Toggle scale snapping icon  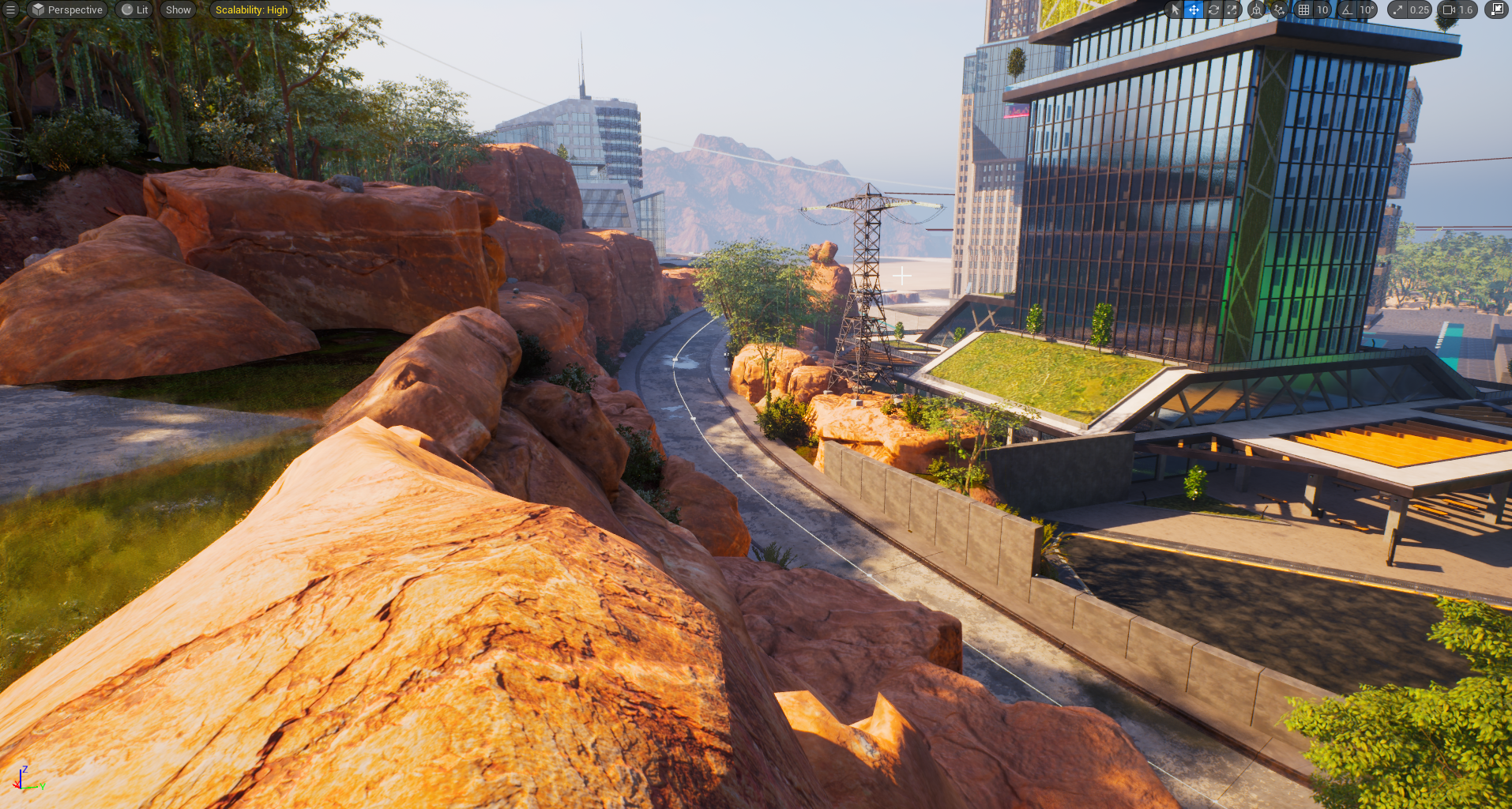(x=1398, y=9)
